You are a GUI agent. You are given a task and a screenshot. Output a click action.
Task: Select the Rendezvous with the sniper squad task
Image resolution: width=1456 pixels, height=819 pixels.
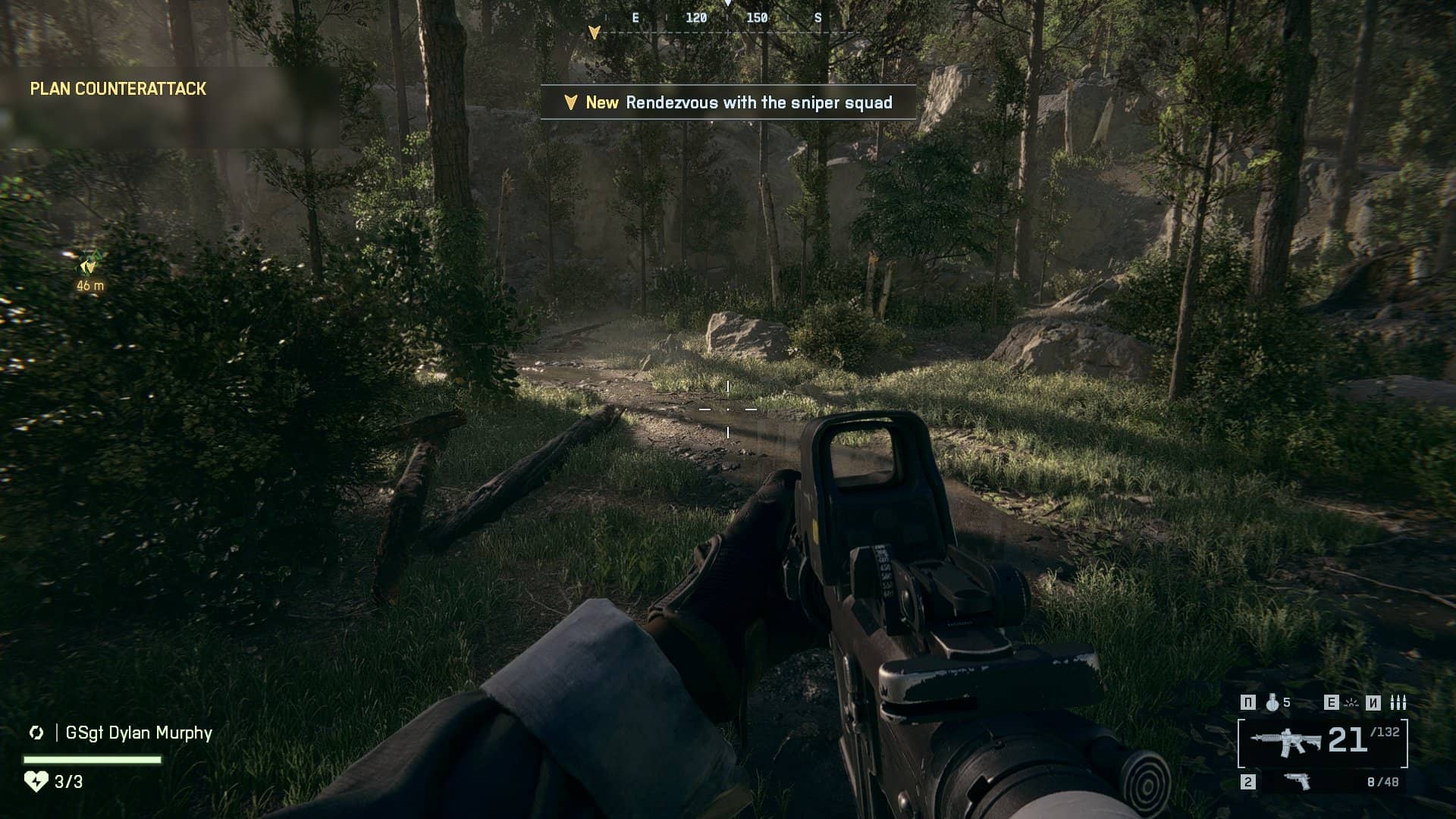[x=758, y=103]
